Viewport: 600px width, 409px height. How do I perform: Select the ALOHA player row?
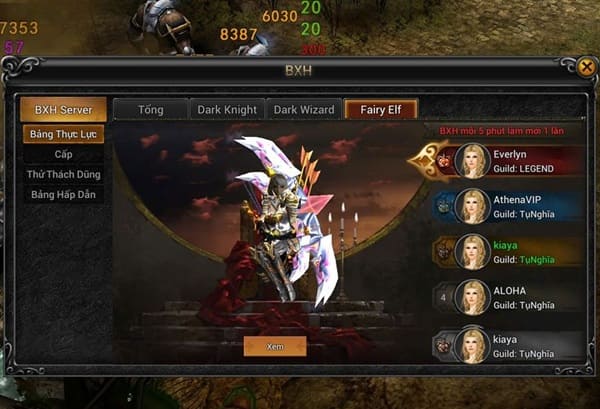[x=512, y=297]
